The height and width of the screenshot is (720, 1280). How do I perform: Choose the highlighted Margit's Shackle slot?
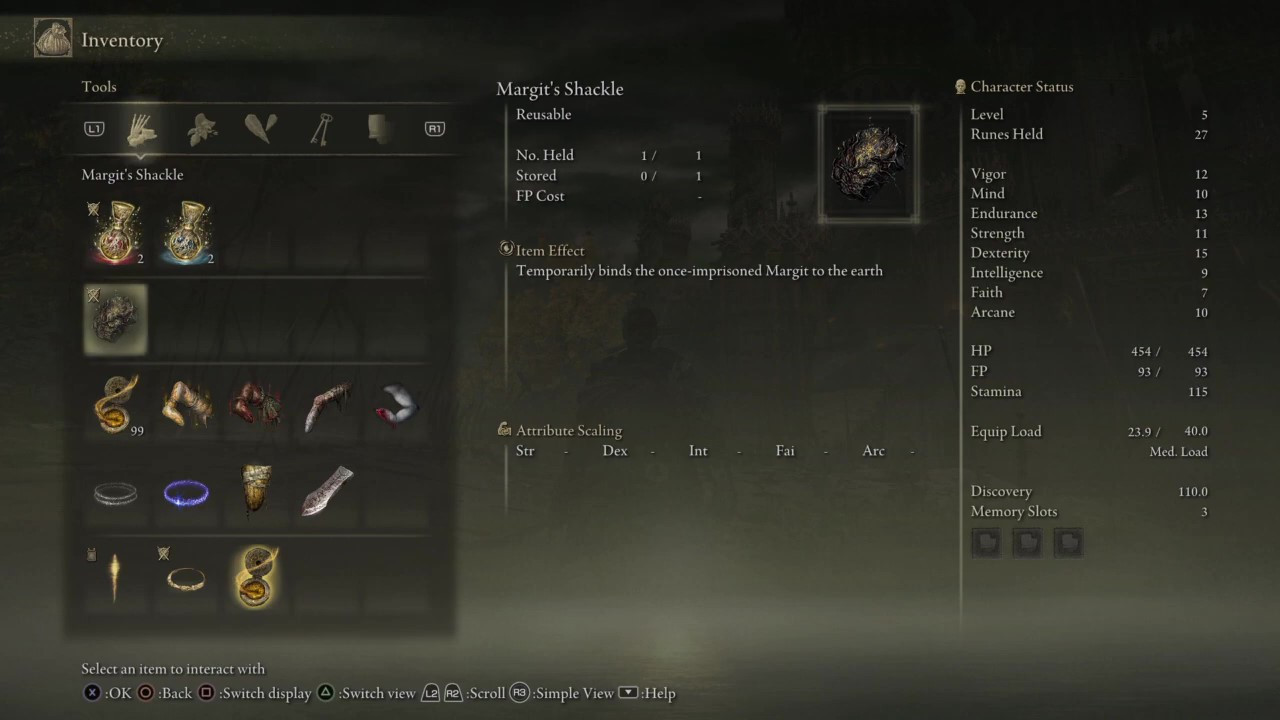(x=115, y=320)
